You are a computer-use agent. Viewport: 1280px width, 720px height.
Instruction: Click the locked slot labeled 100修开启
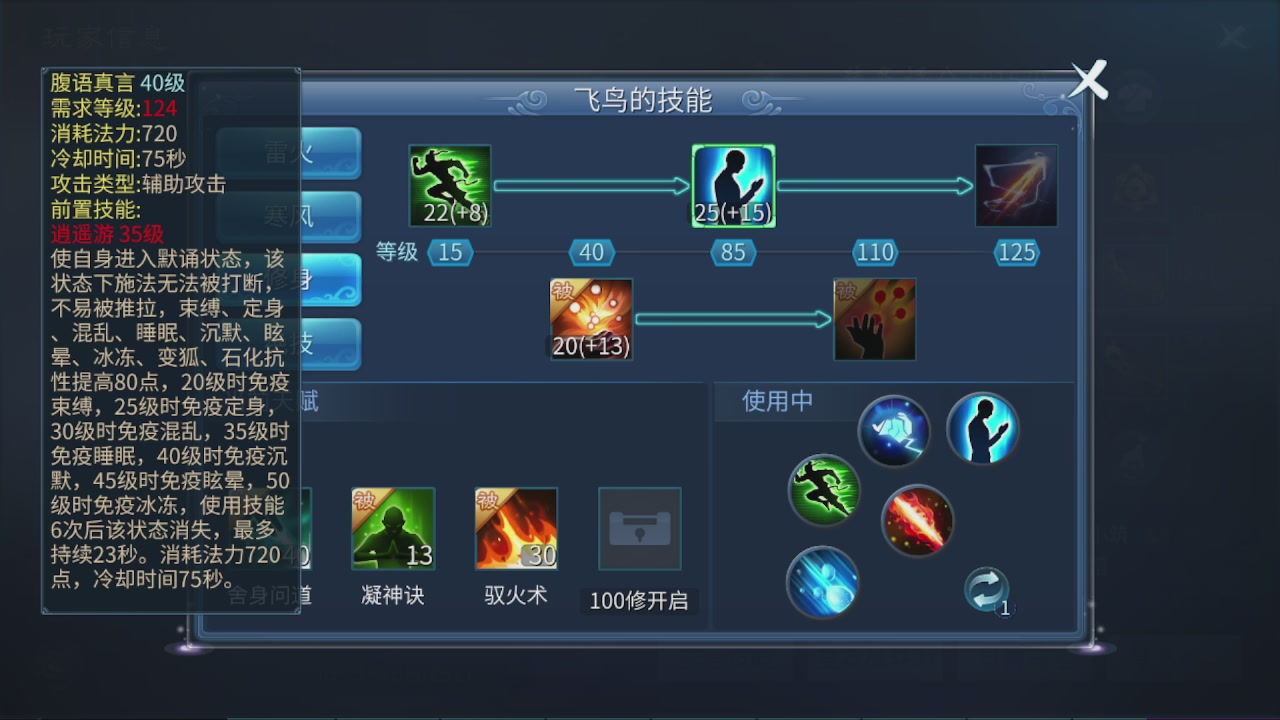pyautogui.click(x=639, y=530)
